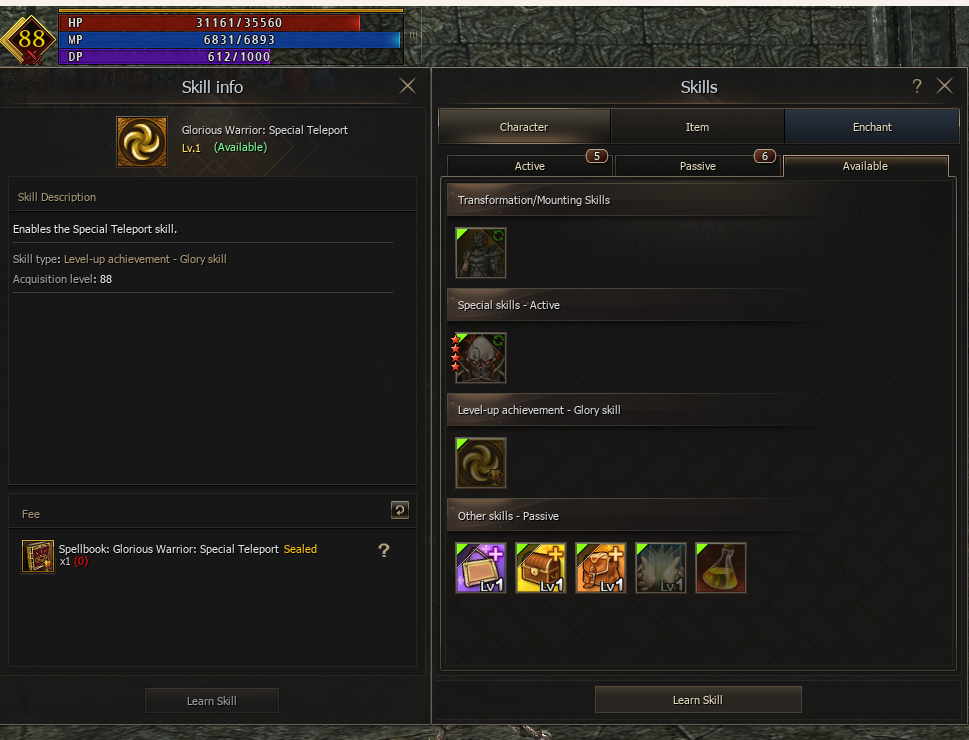Open the Enchant tab
Screen dimensions: 969x740
[872, 127]
